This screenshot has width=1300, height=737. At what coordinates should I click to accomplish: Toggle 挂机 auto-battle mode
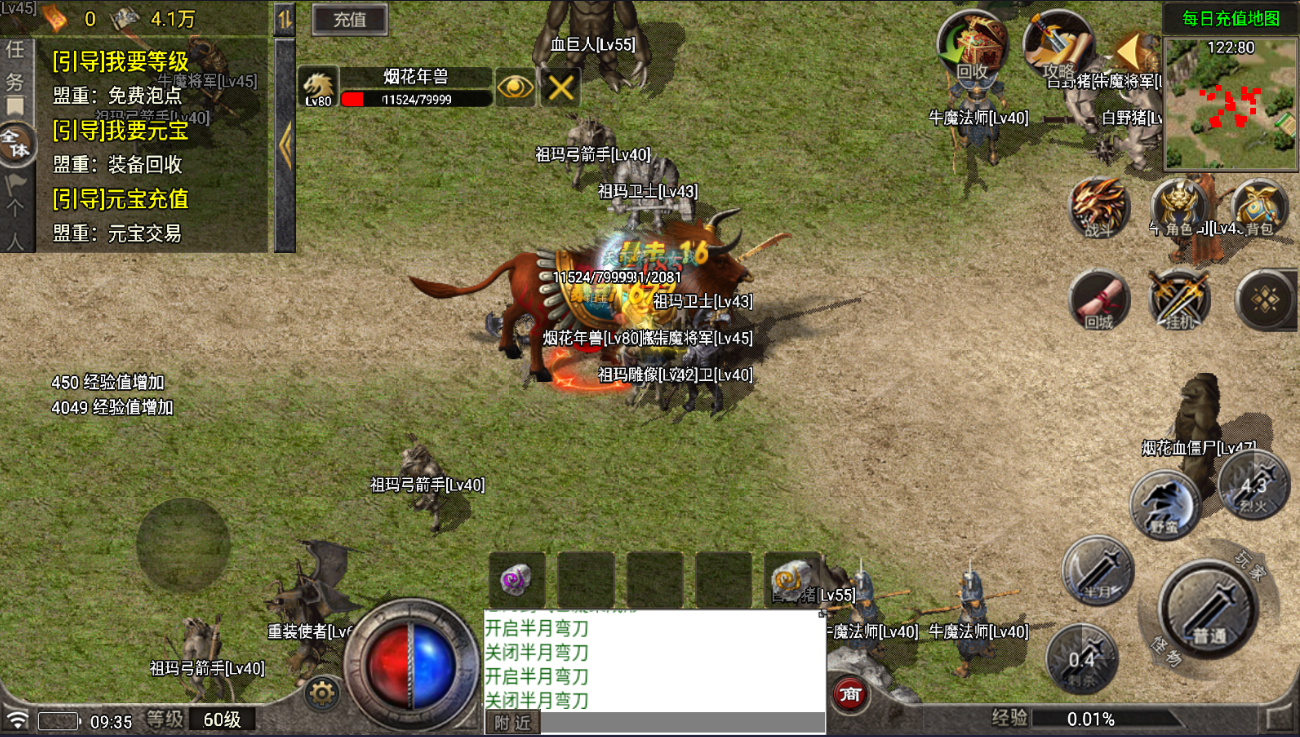point(1180,299)
